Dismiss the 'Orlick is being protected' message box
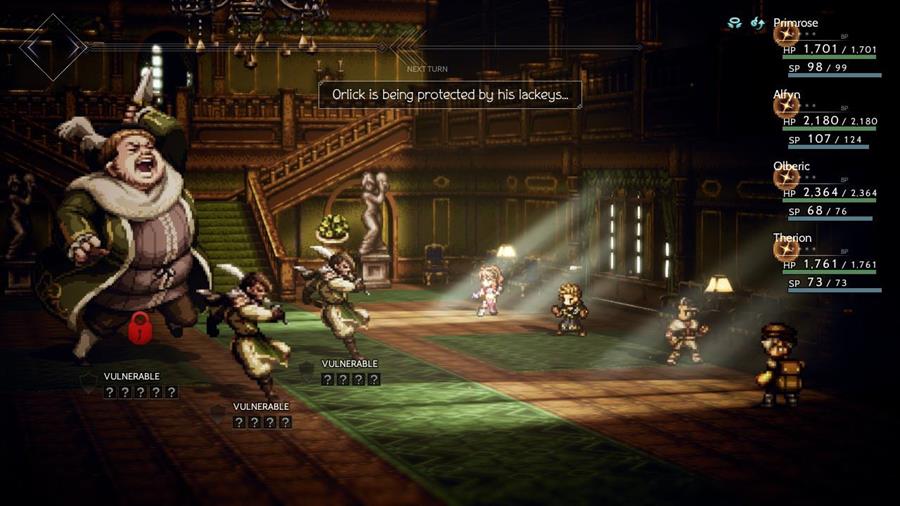The width and height of the screenshot is (900, 506). (449, 95)
